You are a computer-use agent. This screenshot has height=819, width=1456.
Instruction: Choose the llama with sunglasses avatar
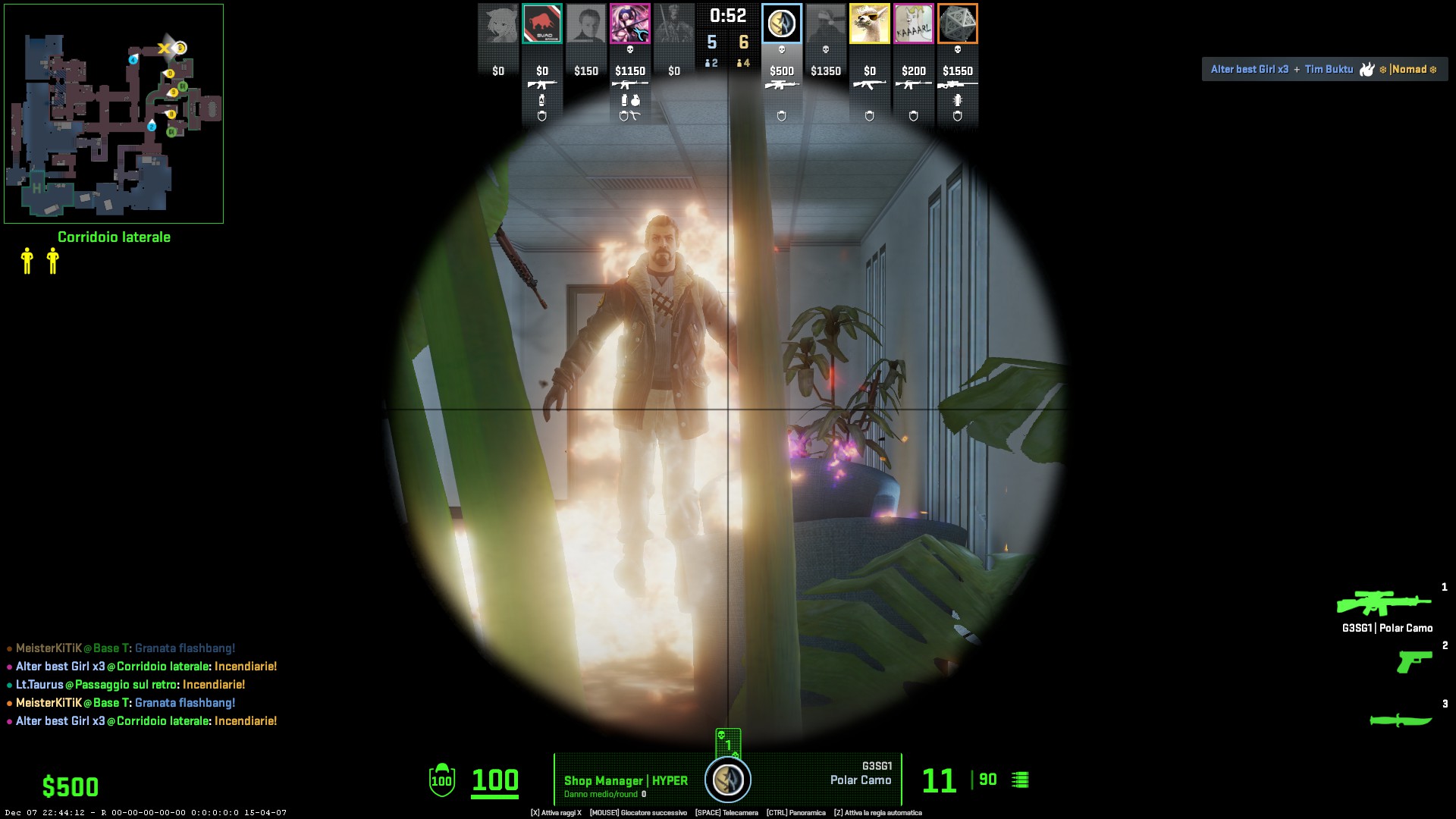[x=869, y=24]
